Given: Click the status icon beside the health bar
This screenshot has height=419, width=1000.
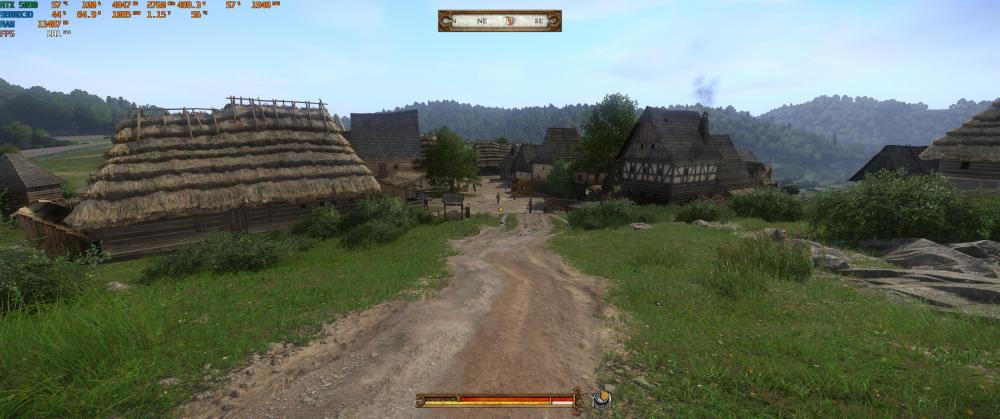Looking at the screenshot, I should 601,399.
